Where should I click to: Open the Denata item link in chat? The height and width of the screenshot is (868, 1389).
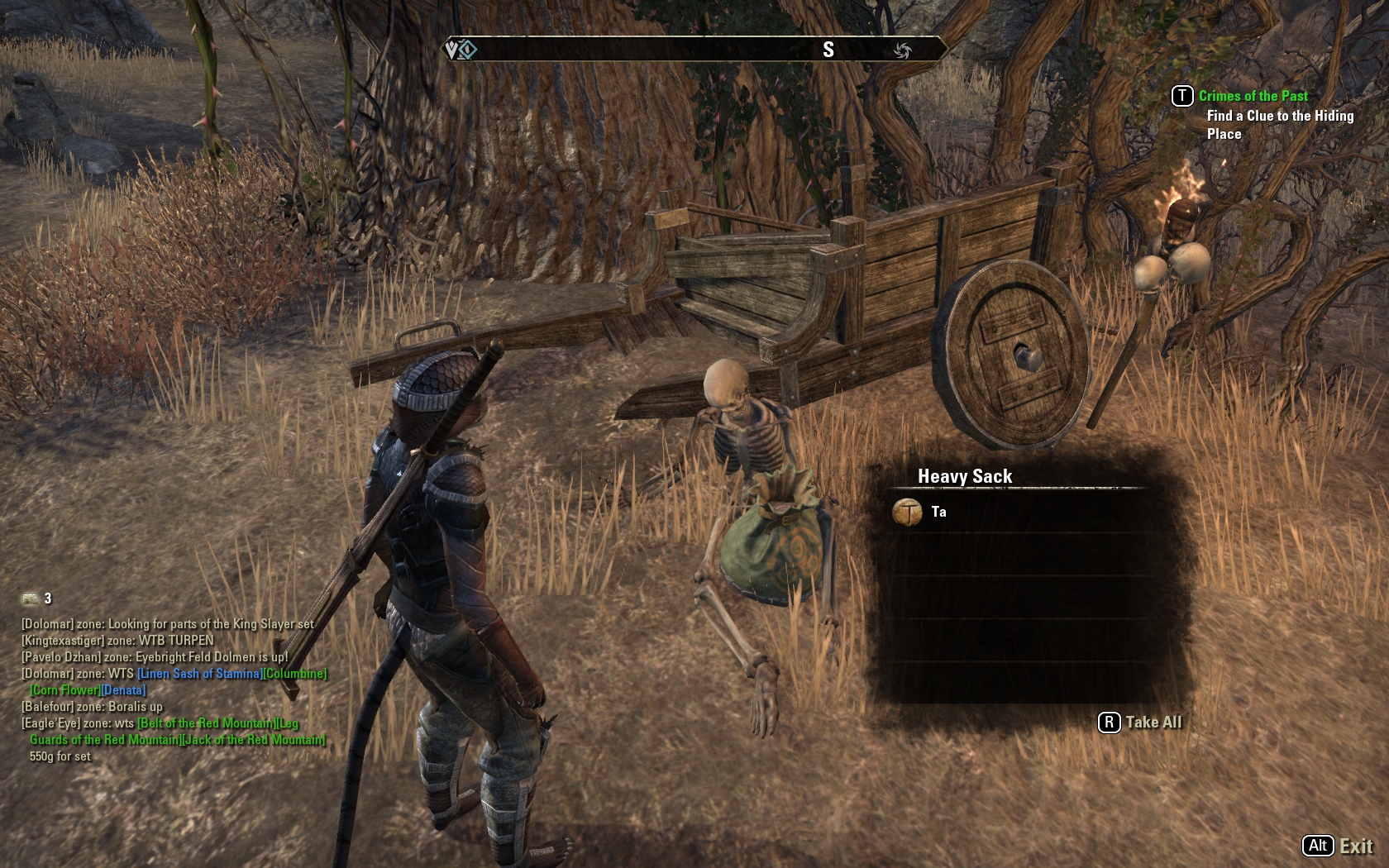coord(123,690)
